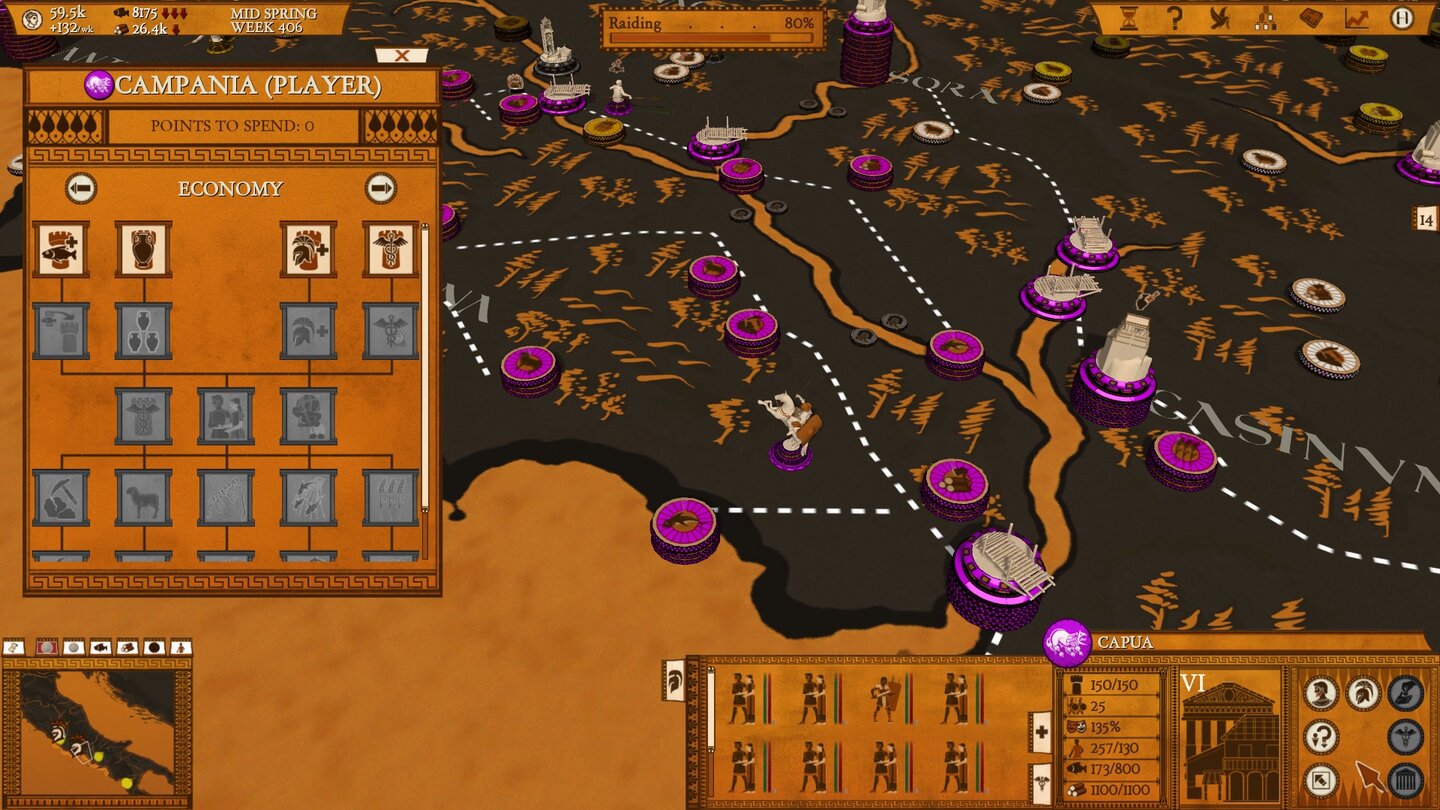Open the help question mark icon
This screenshot has height=810, width=1440.
click(x=1176, y=19)
